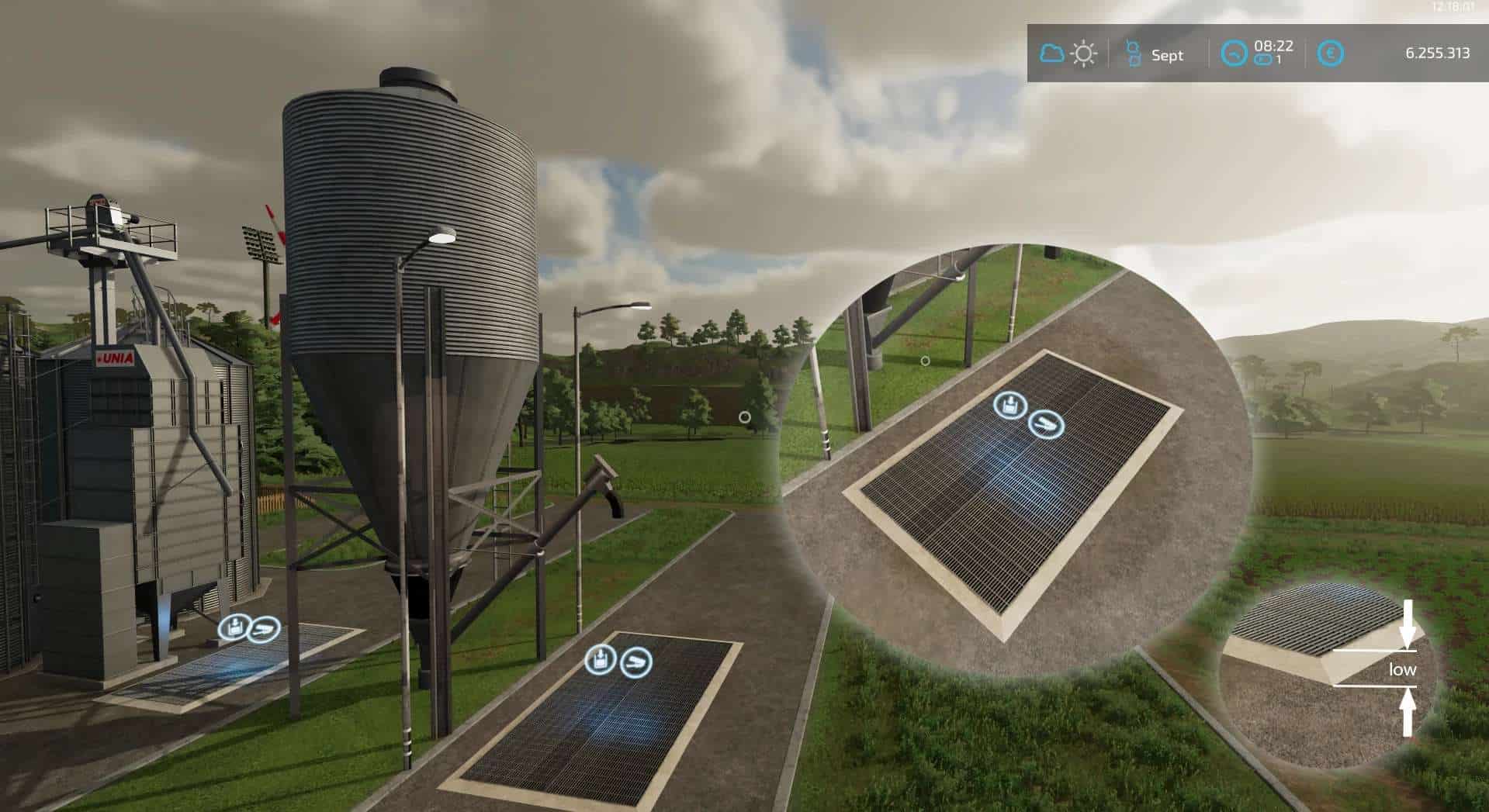Open the euro money icon
This screenshot has width=1489, height=812.
pyautogui.click(x=1331, y=54)
